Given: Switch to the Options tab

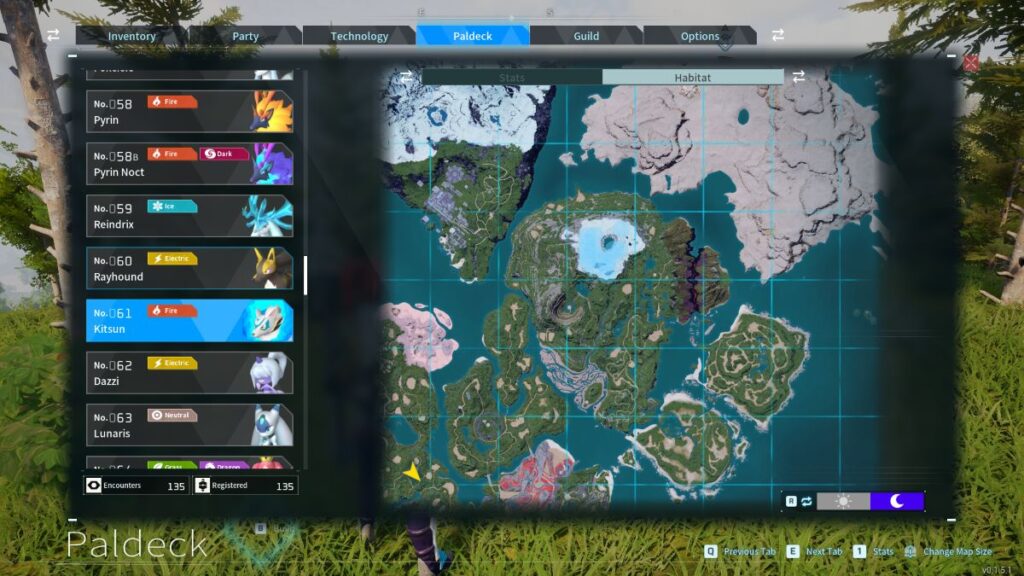Looking at the screenshot, I should pyautogui.click(x=700, y=36).
